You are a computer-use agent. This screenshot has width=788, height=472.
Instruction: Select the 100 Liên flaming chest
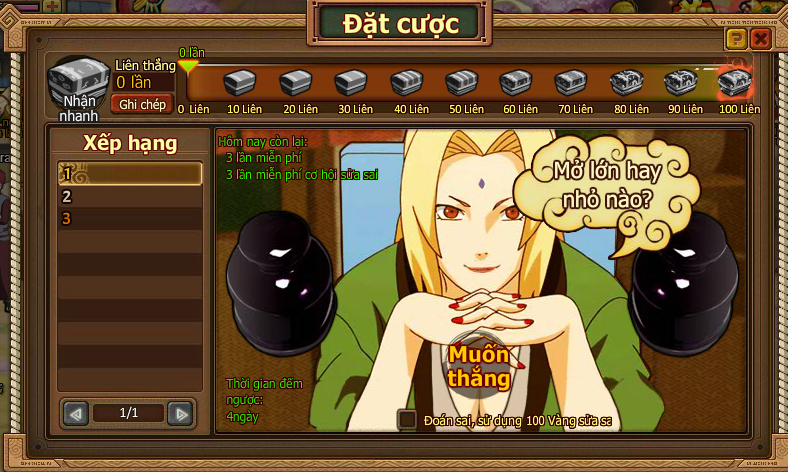pos(735,82)
